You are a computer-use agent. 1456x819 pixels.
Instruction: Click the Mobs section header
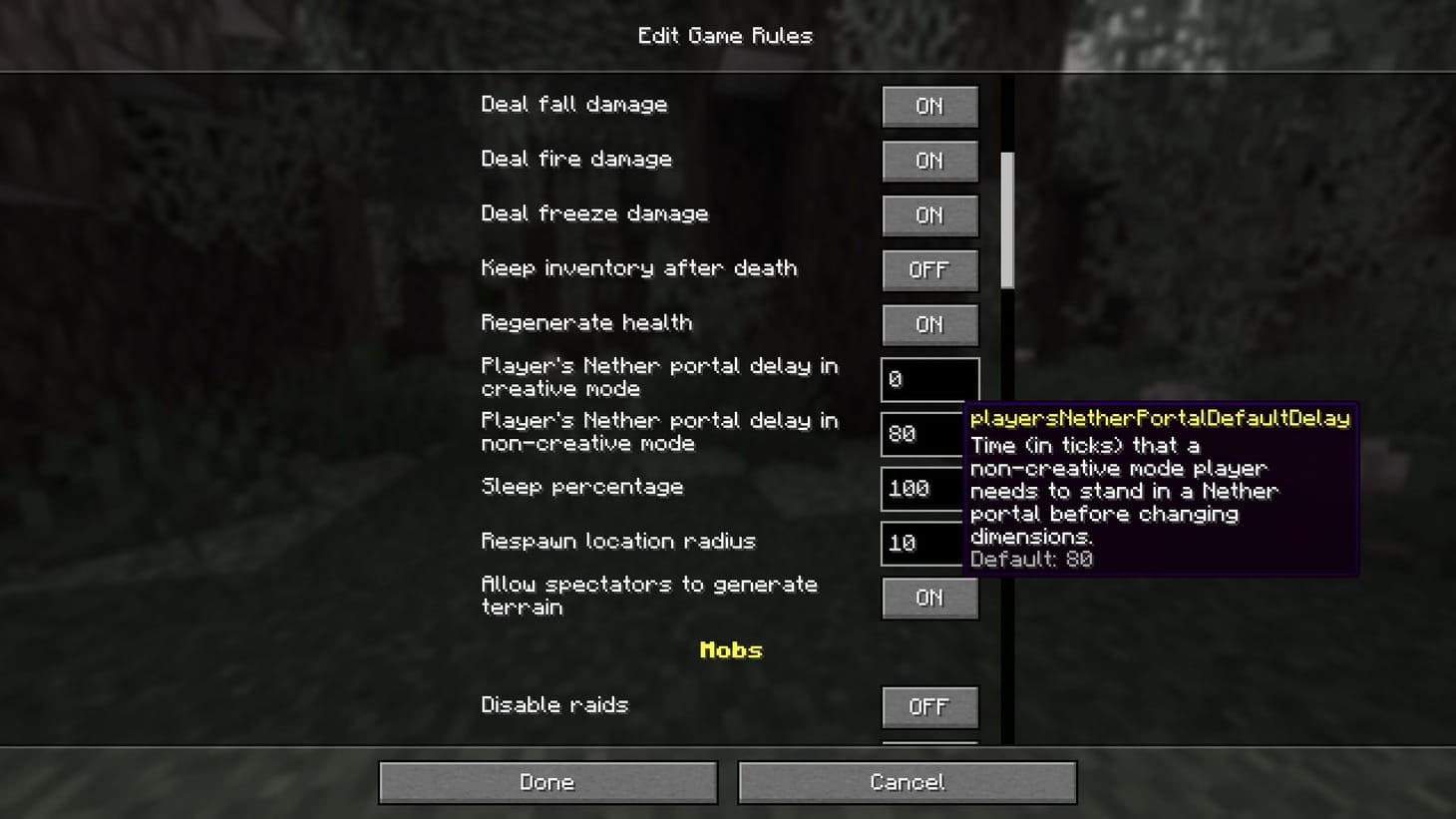[731, 649]
